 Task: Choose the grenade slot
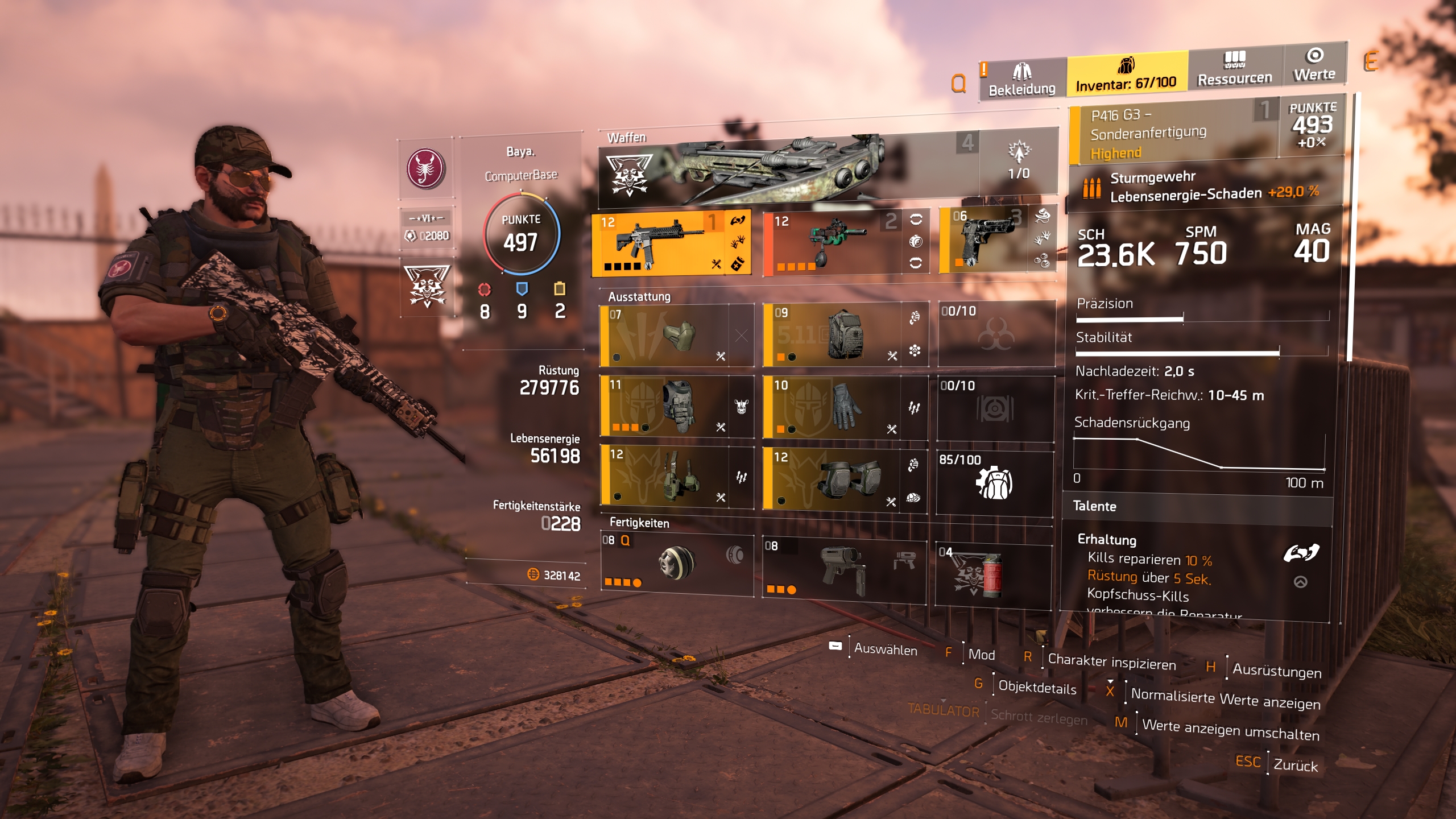[x=992, y=574]
